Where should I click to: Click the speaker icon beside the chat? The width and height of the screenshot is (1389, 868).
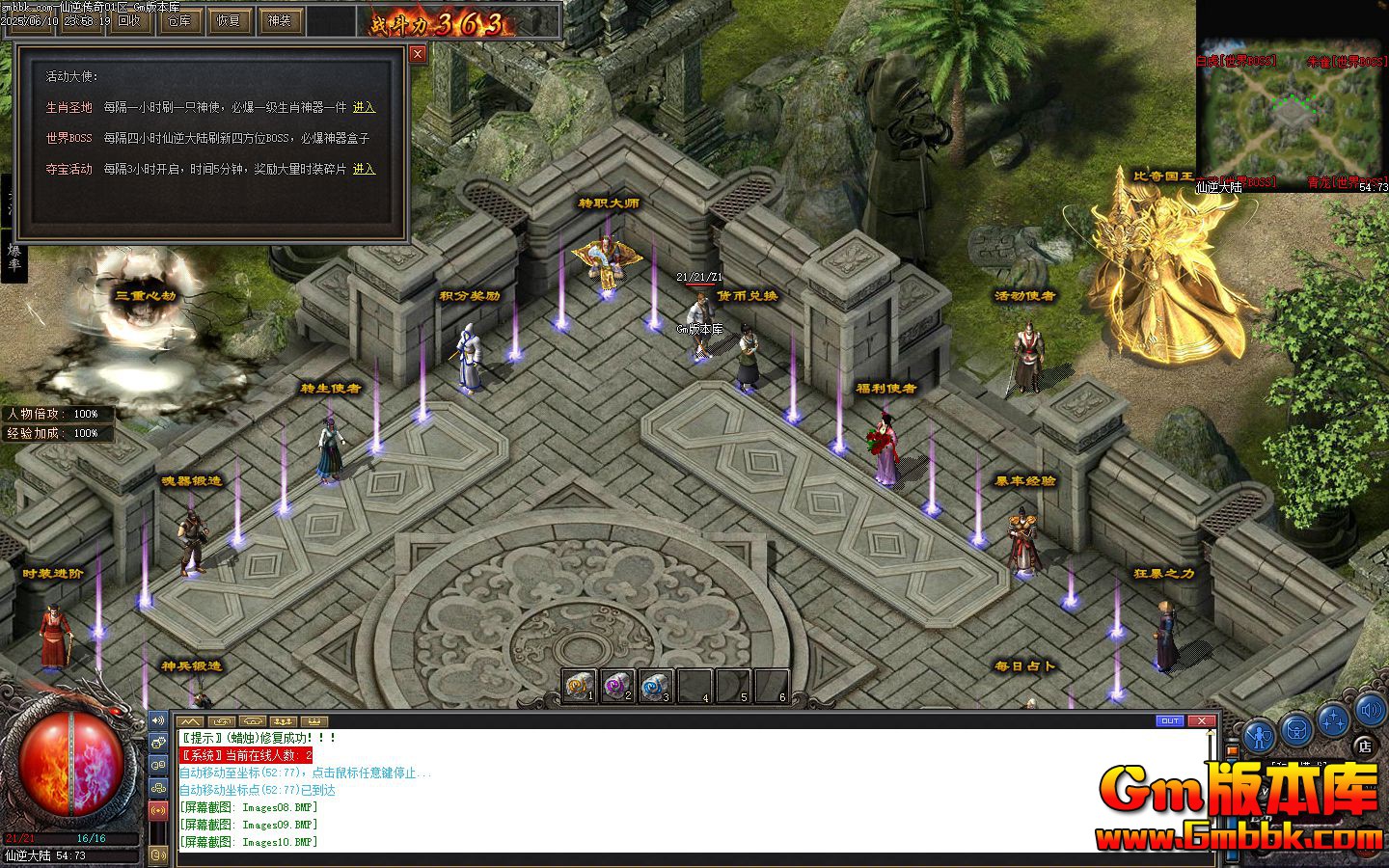tap(158, 721)
